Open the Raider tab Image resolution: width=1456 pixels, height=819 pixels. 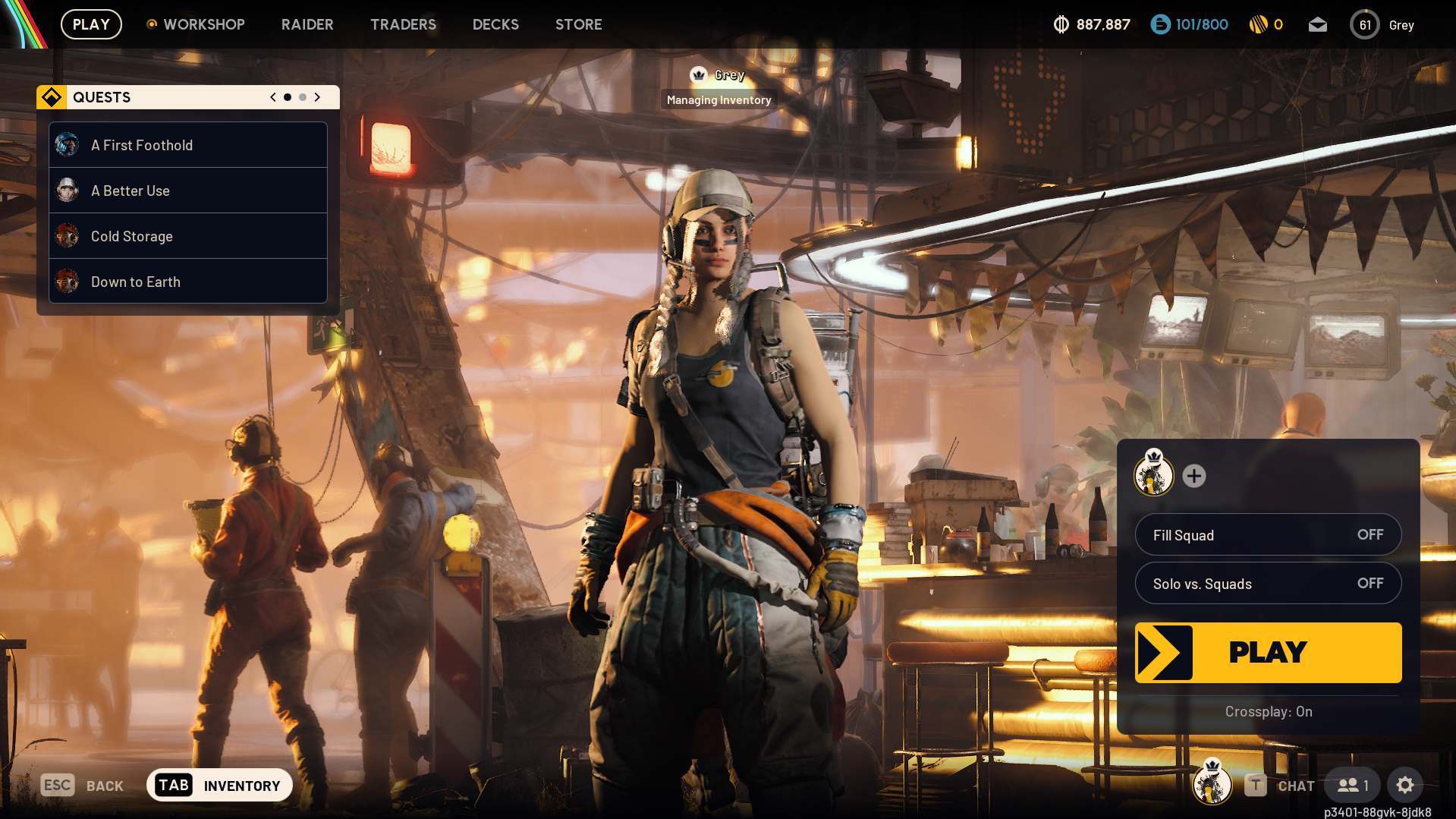[x=307, y=24]
